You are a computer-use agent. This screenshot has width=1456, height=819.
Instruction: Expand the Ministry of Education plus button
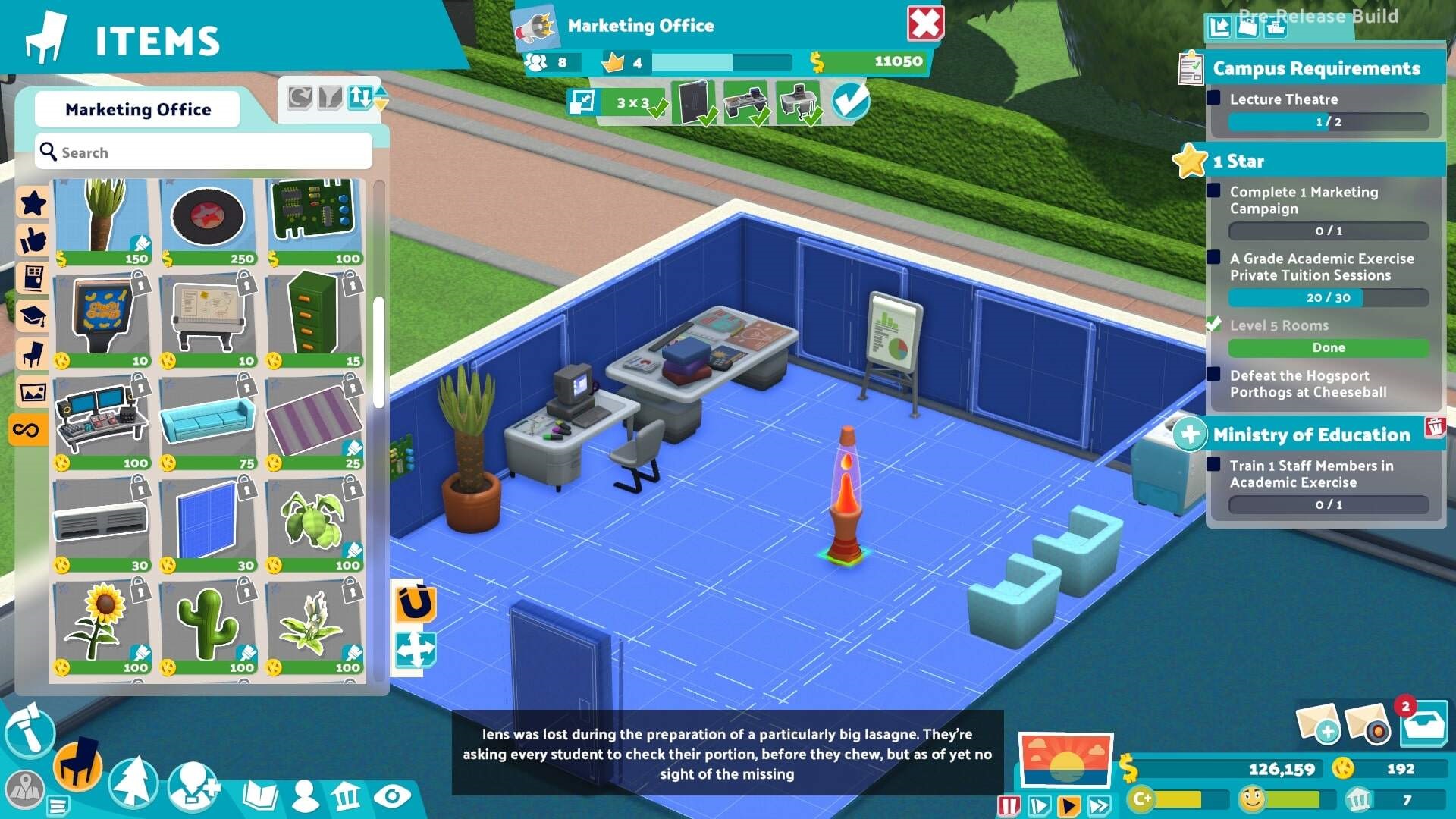pyautogui.click(x=1190, y=435)
